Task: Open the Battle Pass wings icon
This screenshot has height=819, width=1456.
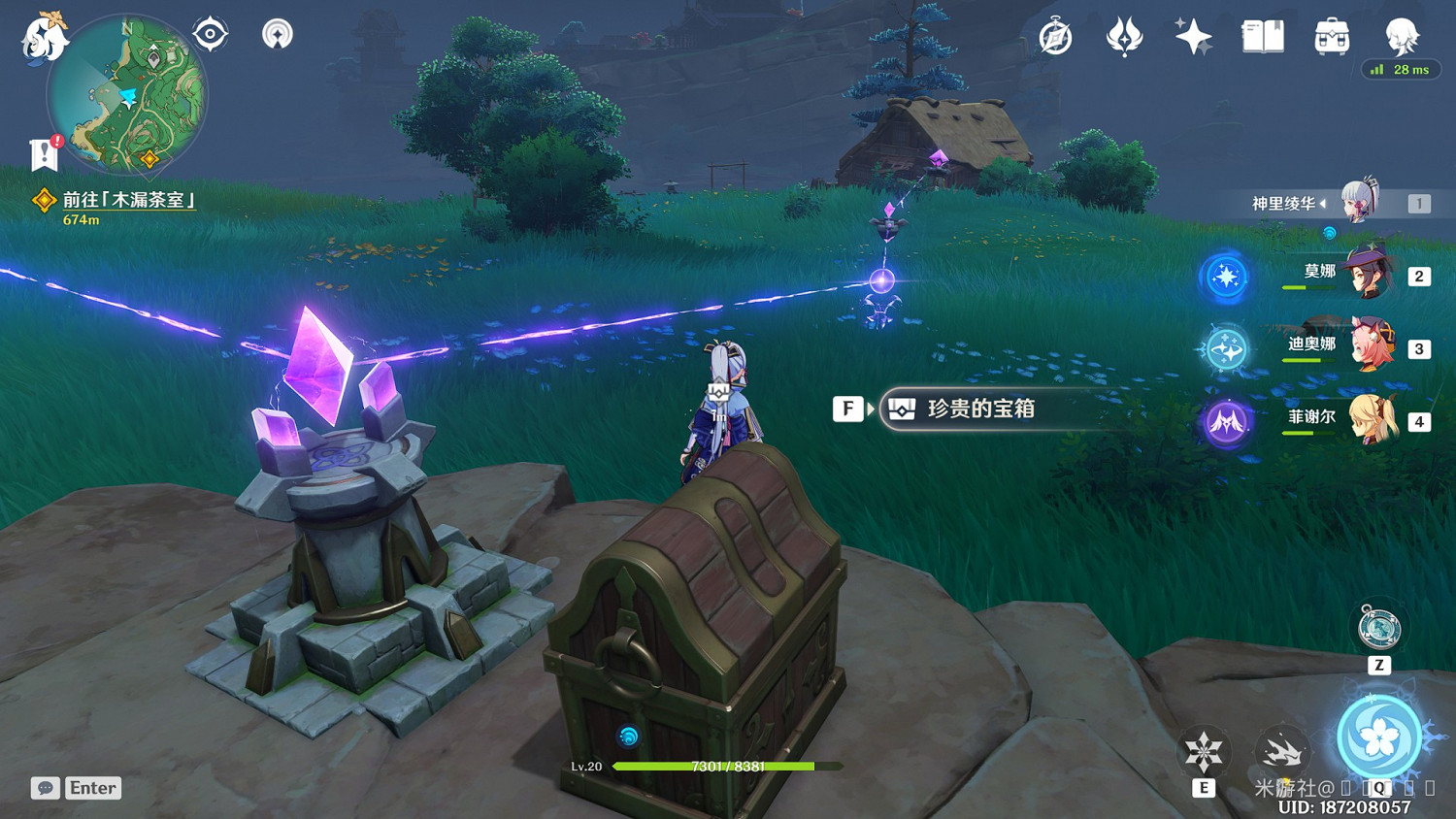Action: pos(1126,36)
